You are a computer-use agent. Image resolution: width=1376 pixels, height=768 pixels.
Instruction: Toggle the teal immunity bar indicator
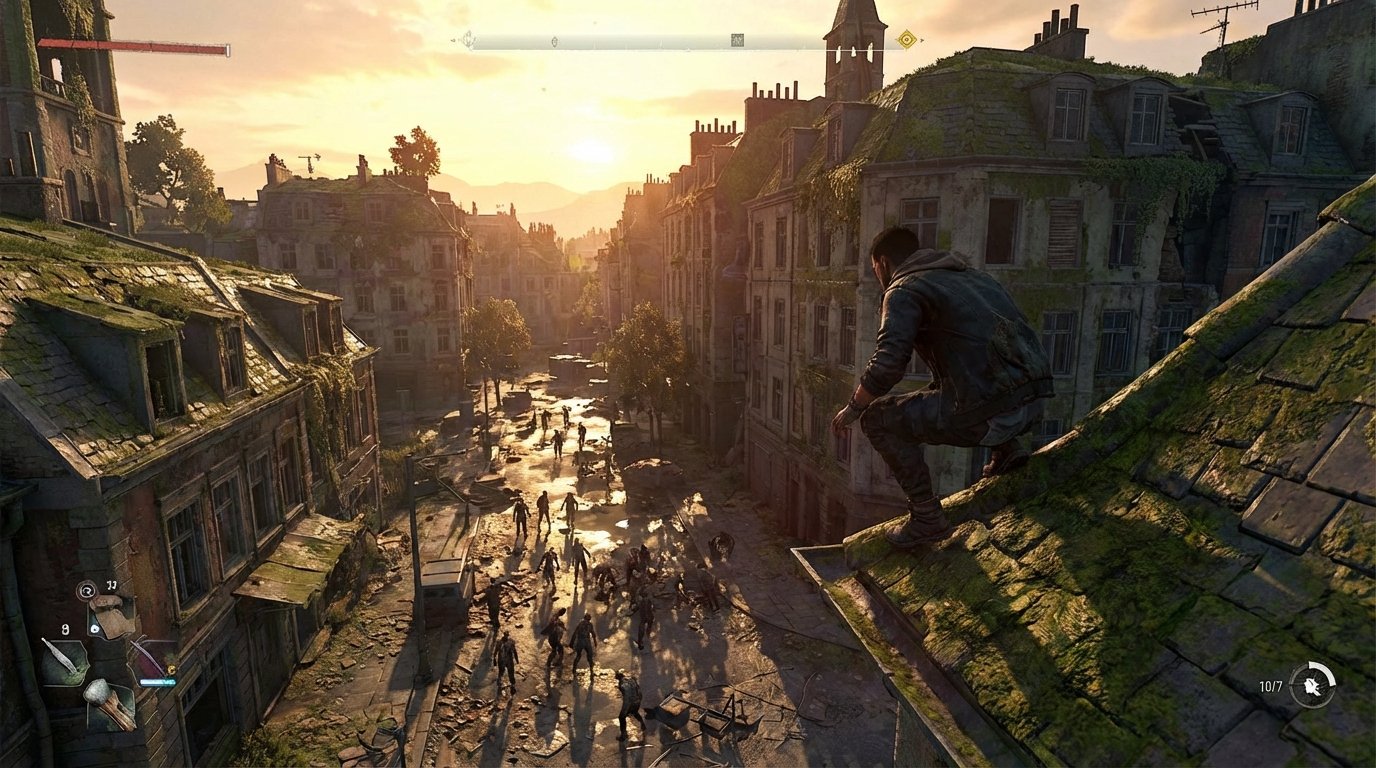tap(157, 682)
